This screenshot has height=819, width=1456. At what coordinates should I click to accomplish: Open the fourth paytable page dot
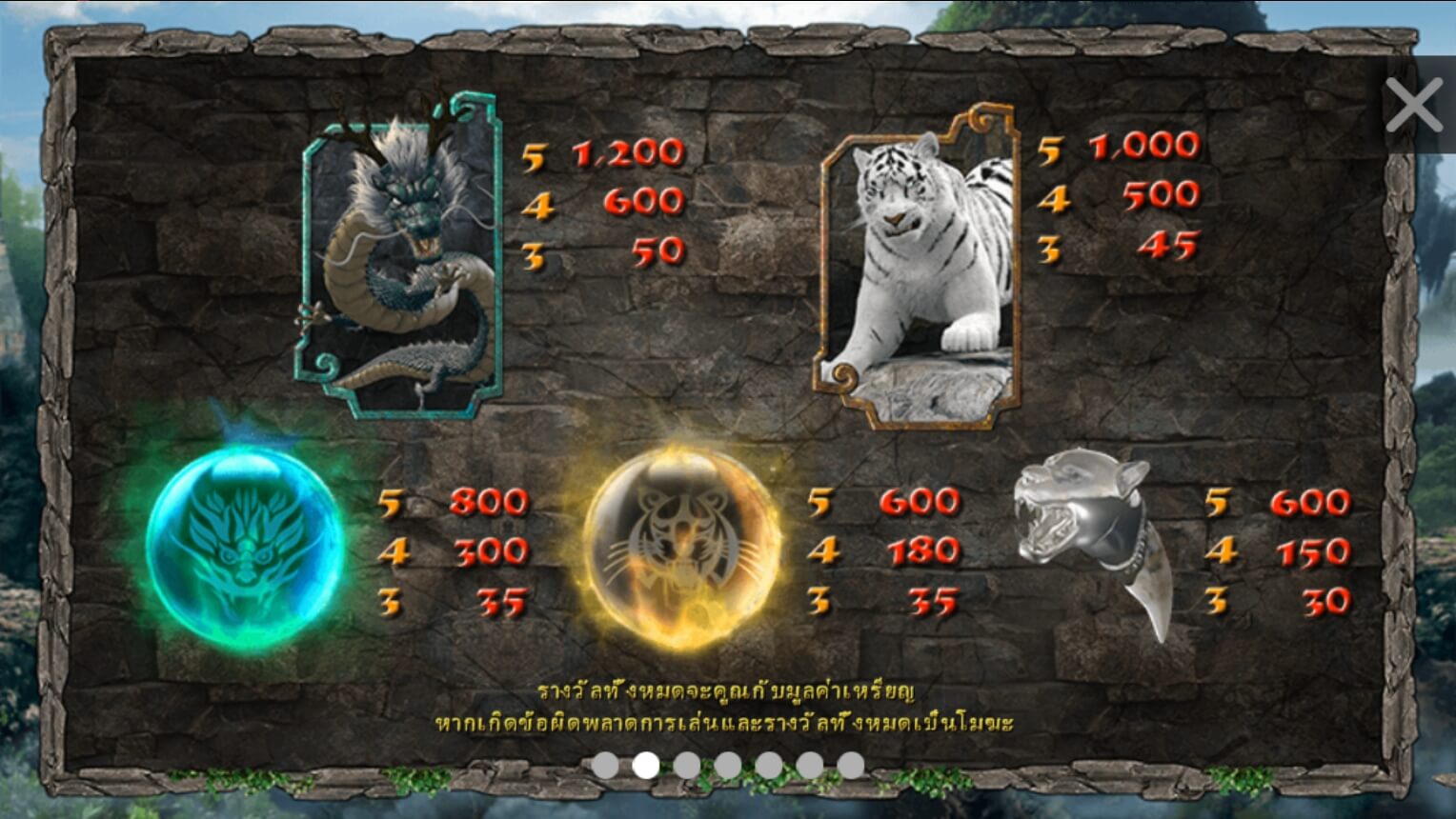[727, 763]
